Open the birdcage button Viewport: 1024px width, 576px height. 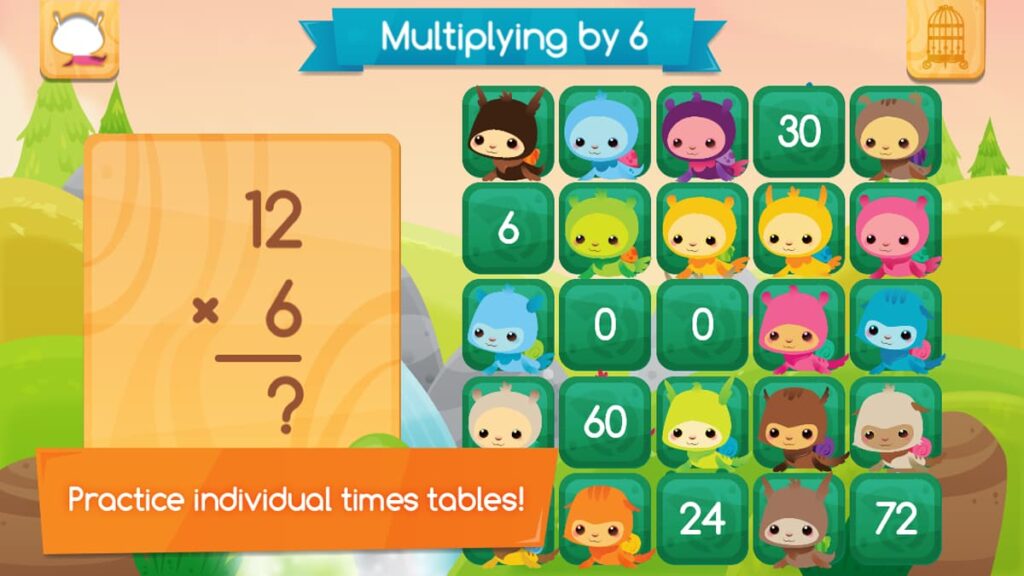(944, 39)
